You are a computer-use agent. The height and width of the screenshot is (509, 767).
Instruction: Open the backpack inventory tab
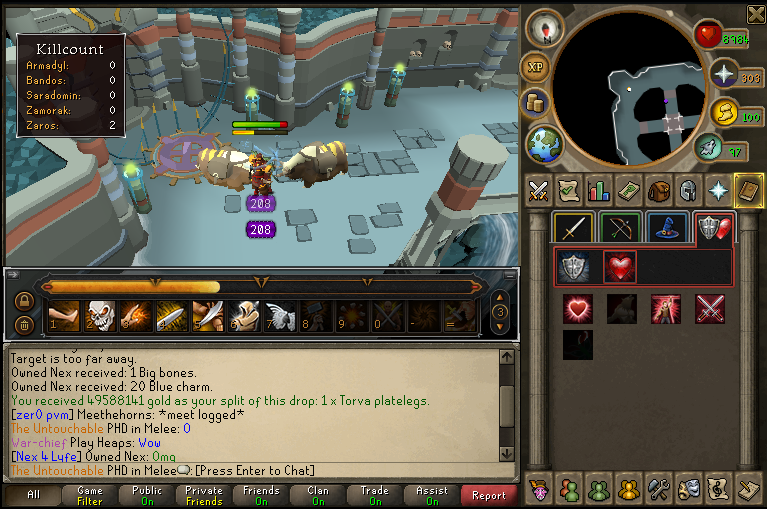[658, 189]
